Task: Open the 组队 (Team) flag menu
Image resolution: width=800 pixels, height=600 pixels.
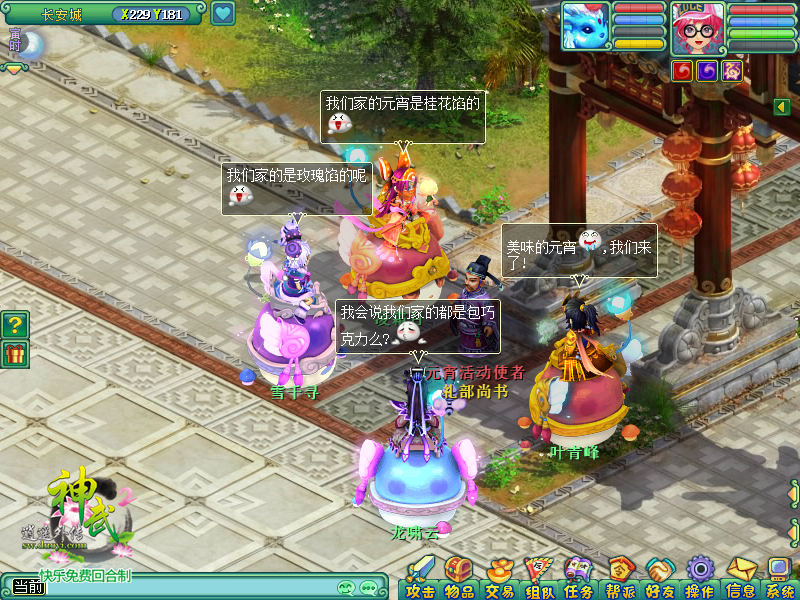Action: click(539, 577)
